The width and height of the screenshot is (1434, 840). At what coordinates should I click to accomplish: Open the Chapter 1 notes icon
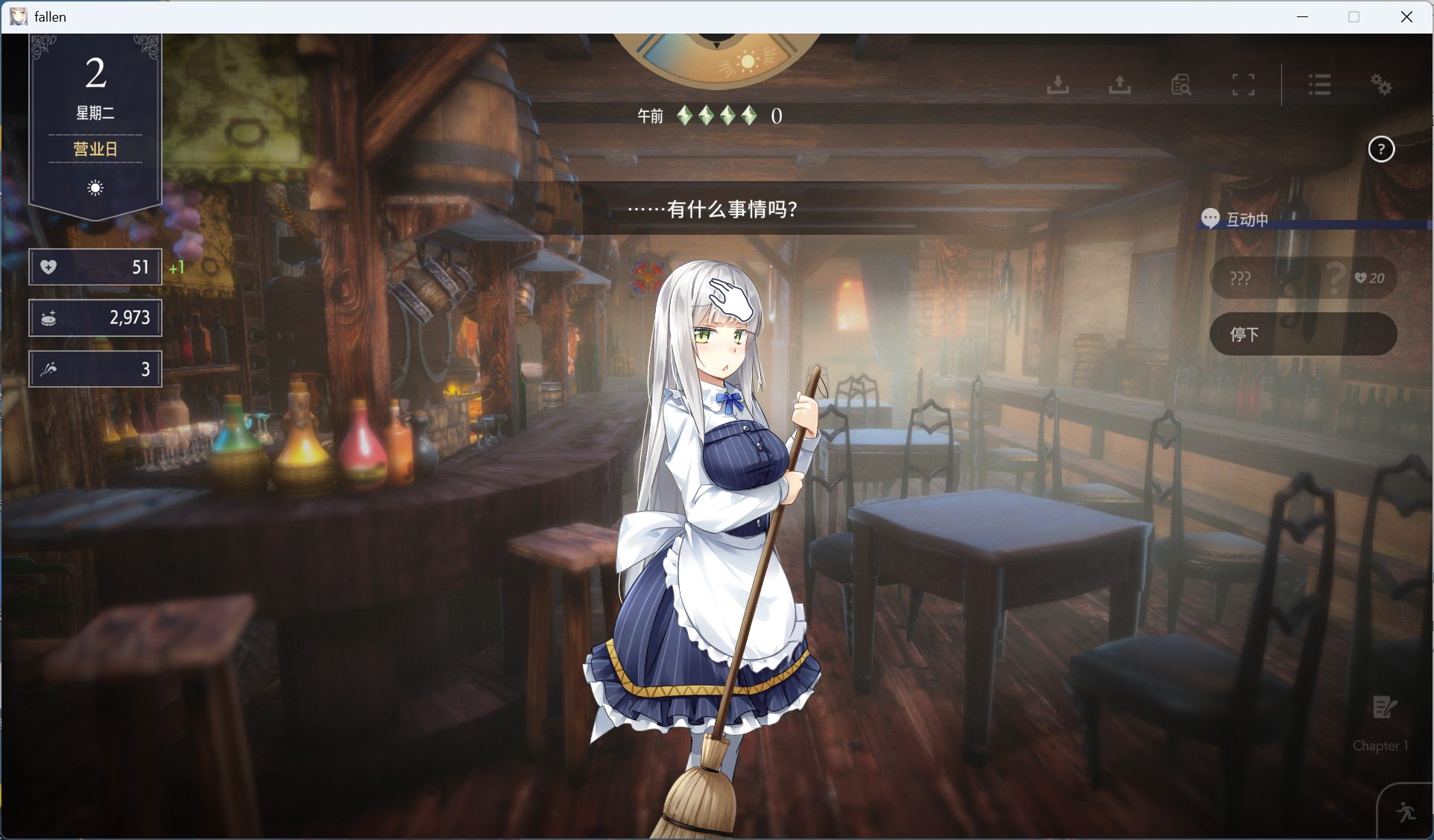pos(1383,708)
